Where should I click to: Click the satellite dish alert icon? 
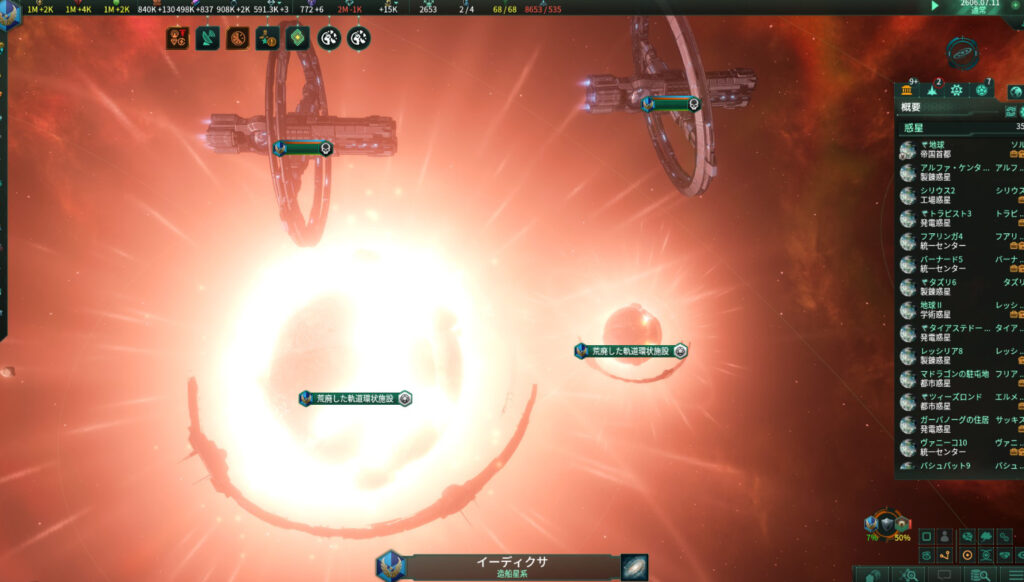coord(207,39)
